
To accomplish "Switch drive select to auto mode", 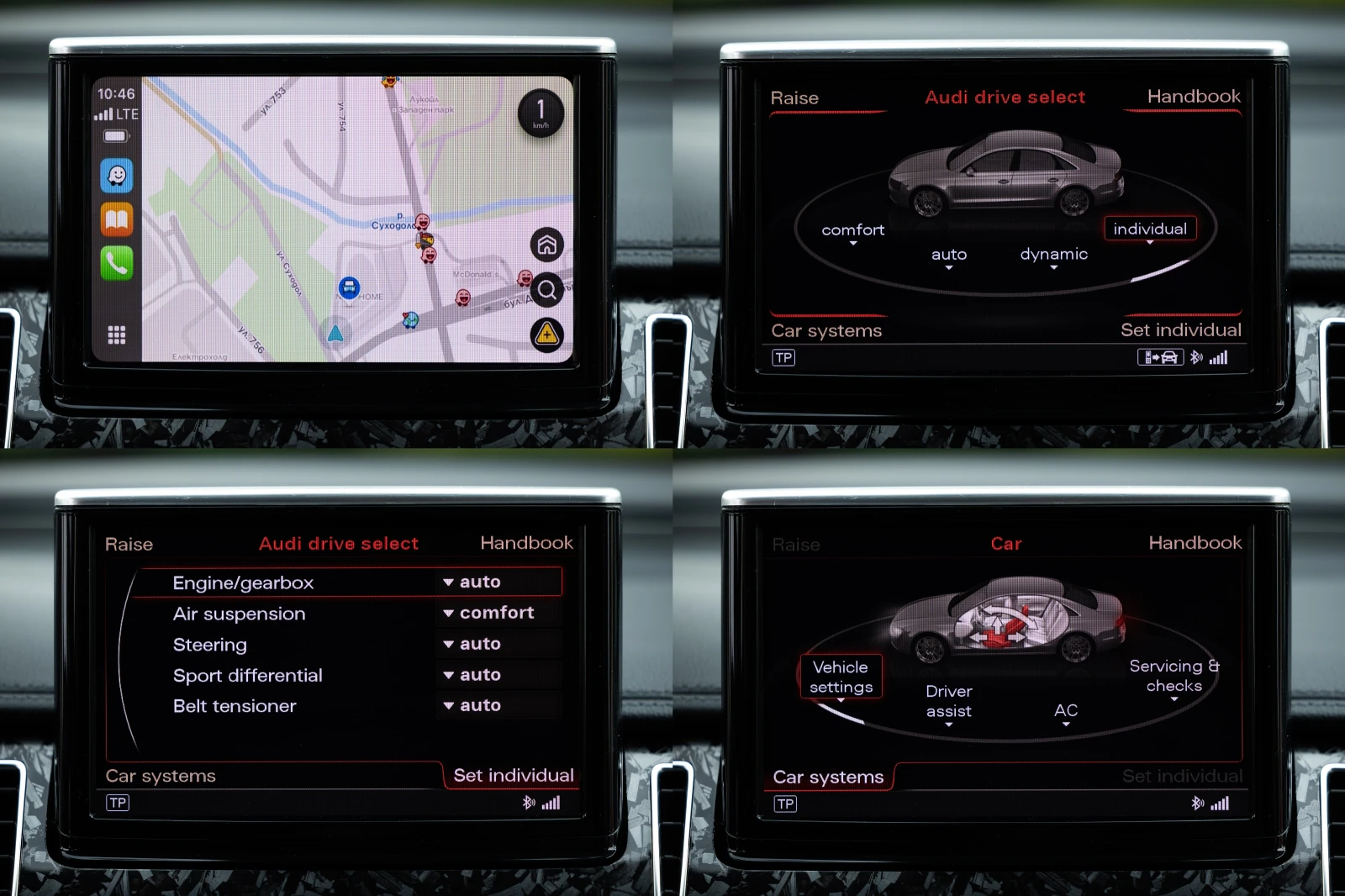I will (x=948, y=254).
